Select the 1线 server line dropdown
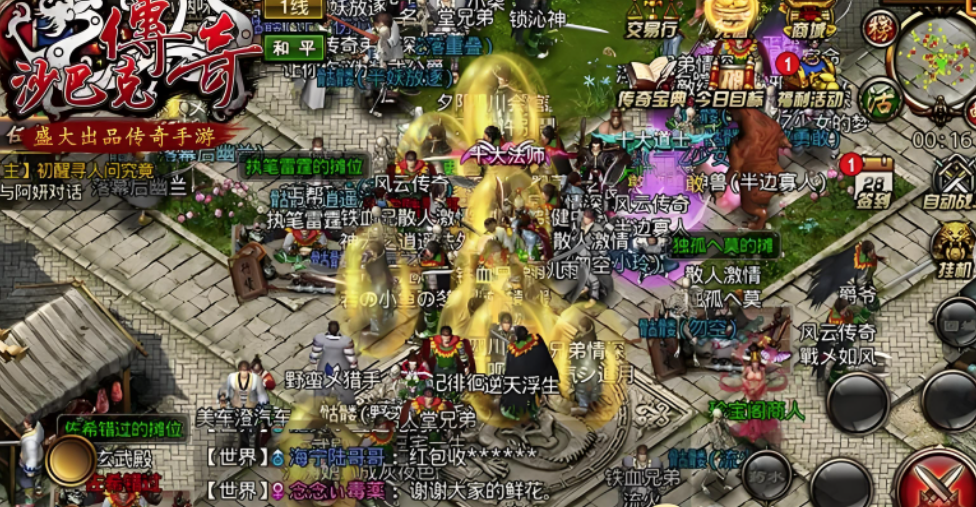The image size is (976, 507). [x=293, y=8]
